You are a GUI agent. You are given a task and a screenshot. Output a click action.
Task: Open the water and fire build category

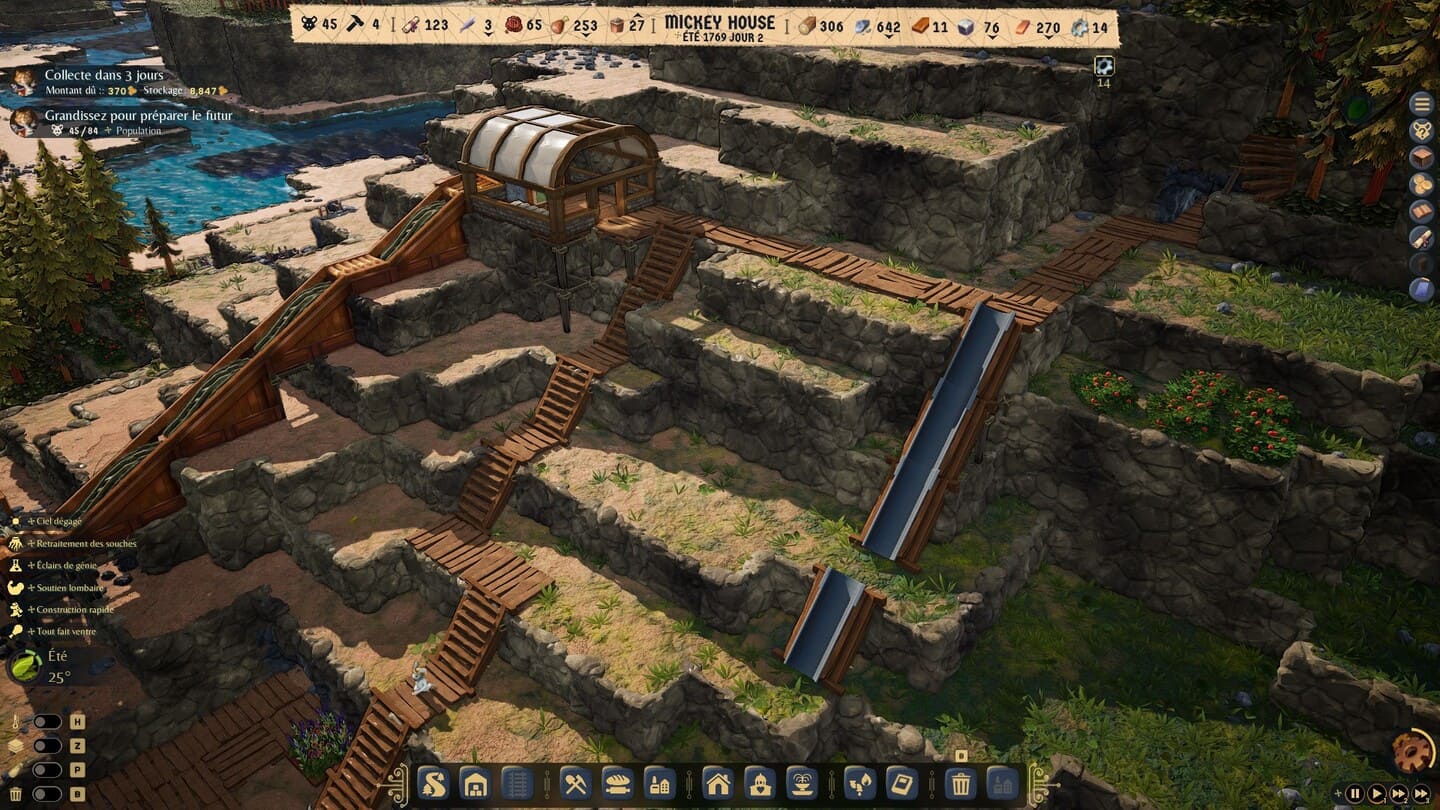pyautogui.click(x=859, y=782)
